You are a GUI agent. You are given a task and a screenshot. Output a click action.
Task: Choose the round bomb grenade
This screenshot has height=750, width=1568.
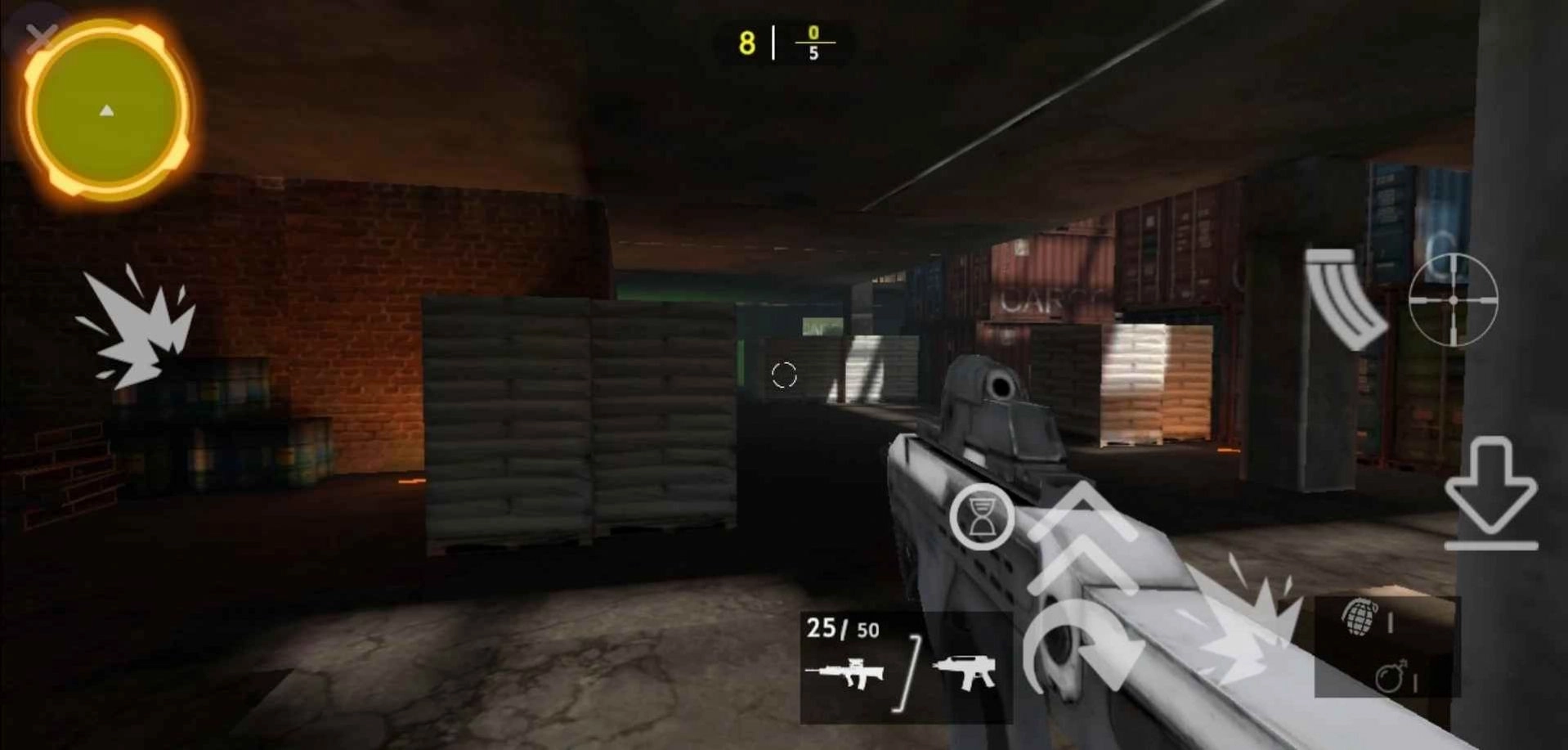(1391, 677)
